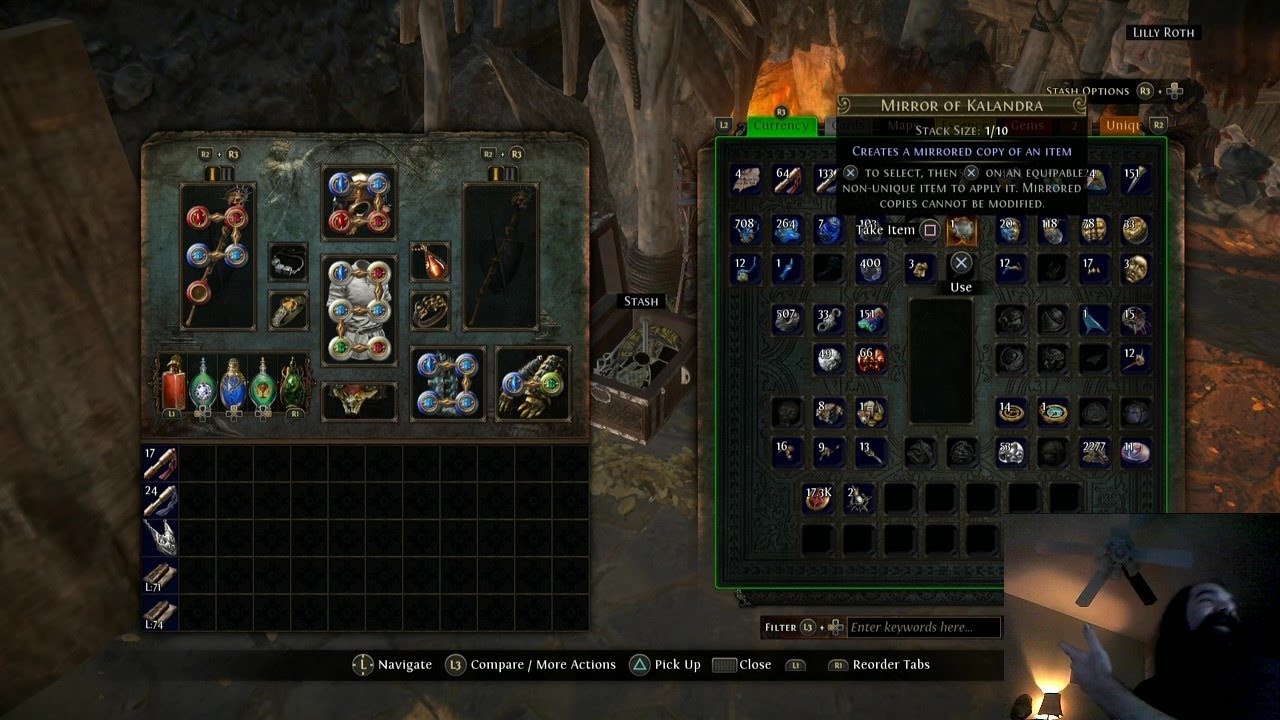Select the inventory scroll stack of 24
1280x720 pixels.
click(160, 500)
